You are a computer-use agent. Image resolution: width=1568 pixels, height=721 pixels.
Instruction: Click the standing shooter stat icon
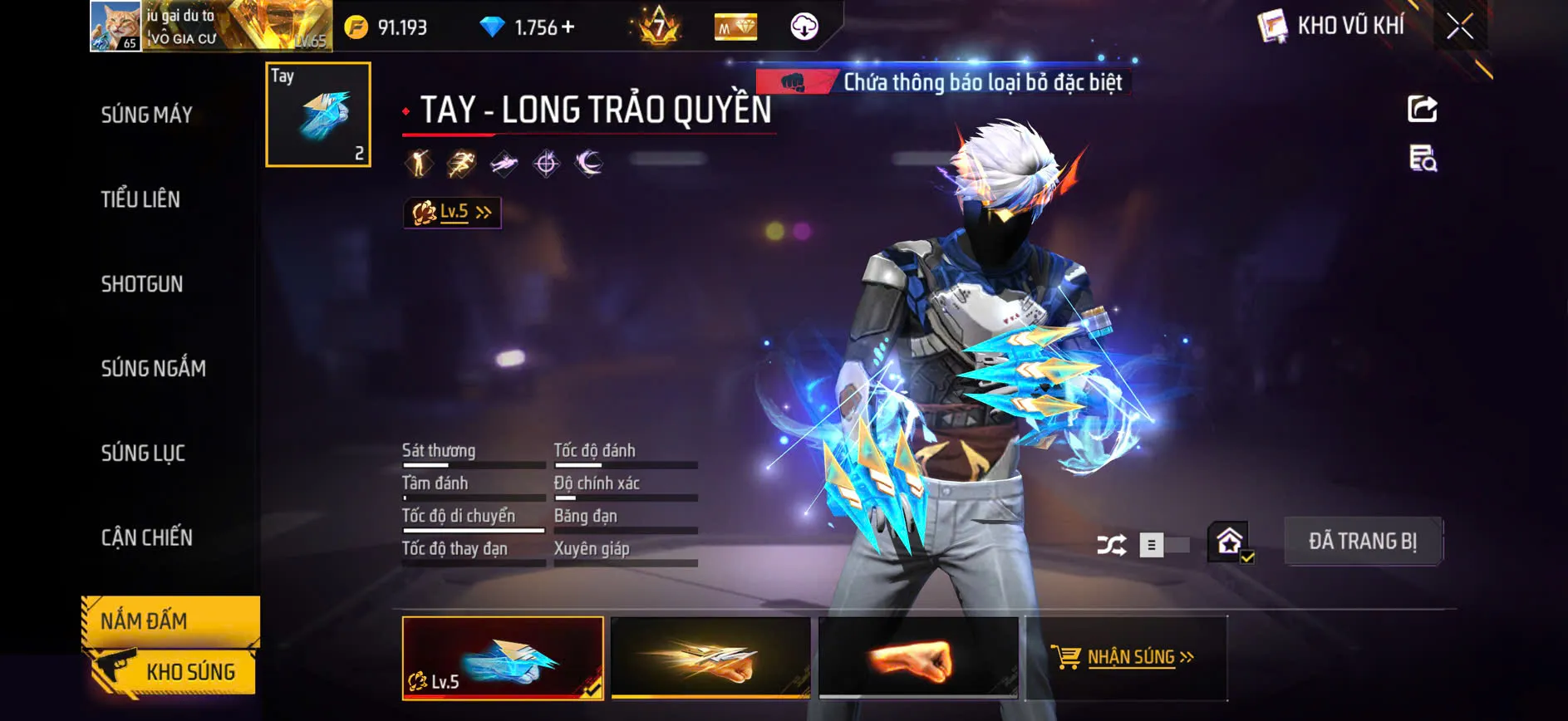[420, 163]
